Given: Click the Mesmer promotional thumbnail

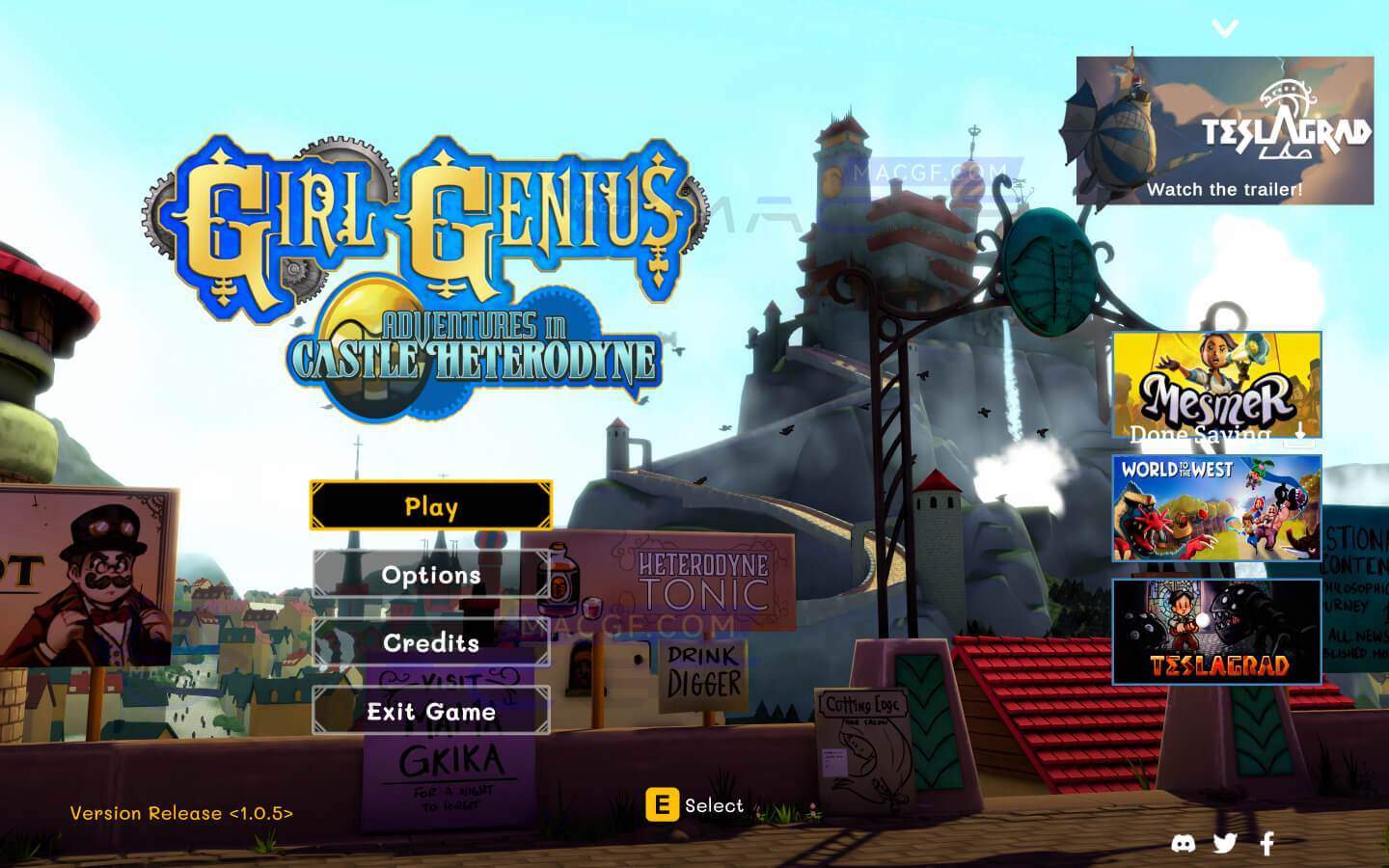Looking at the screenshot, I should [x=1218, y=381].
